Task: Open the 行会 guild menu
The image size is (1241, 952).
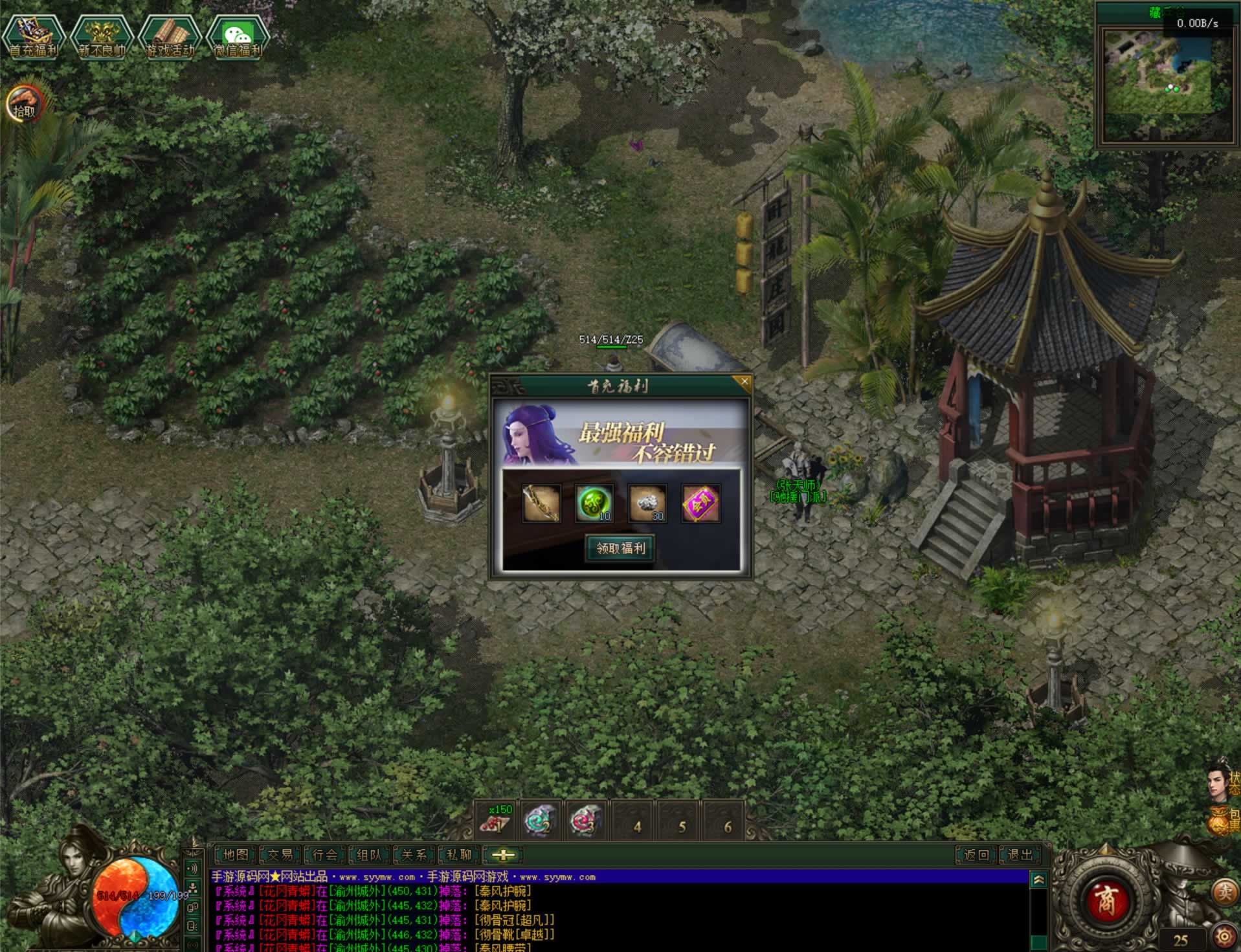Action: [325, 855]
